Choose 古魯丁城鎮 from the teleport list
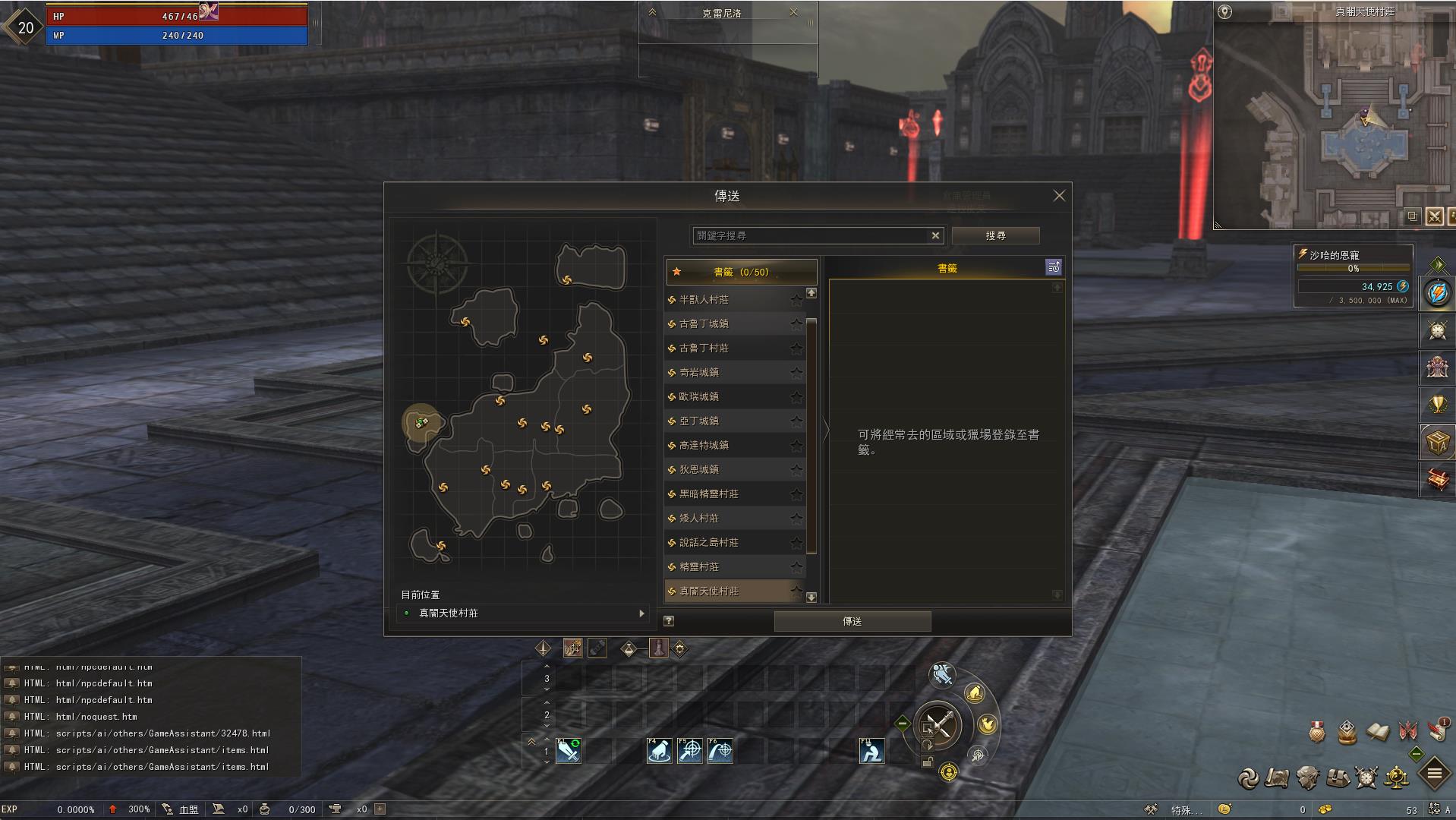Image resolution: width=1456 pixels, height=820 pixels. click(704, 324)
